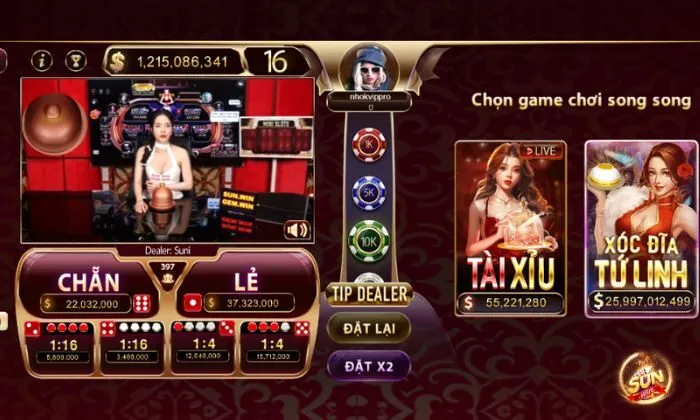The height and width of the screenshot is (420, 700).
Task: Open the trophy leaderboard icon
Action: coord(76,61)
